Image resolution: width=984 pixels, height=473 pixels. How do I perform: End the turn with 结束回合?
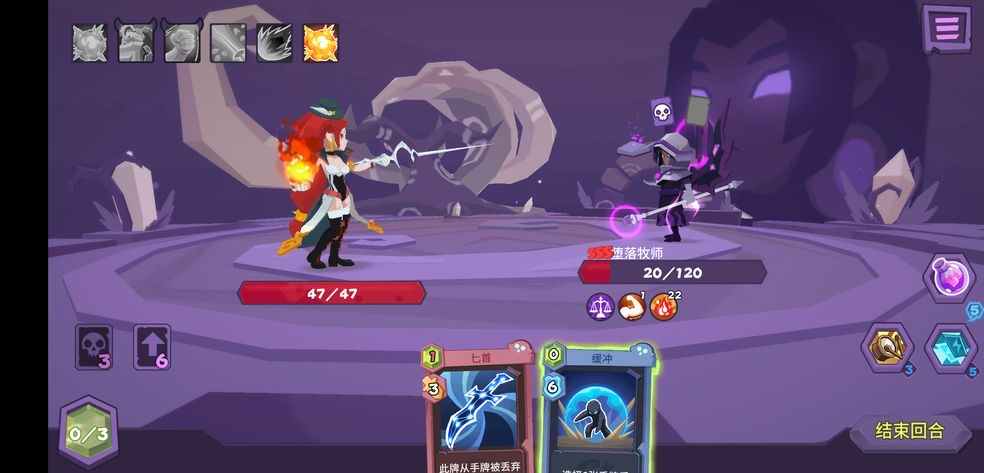click(909, 432)
